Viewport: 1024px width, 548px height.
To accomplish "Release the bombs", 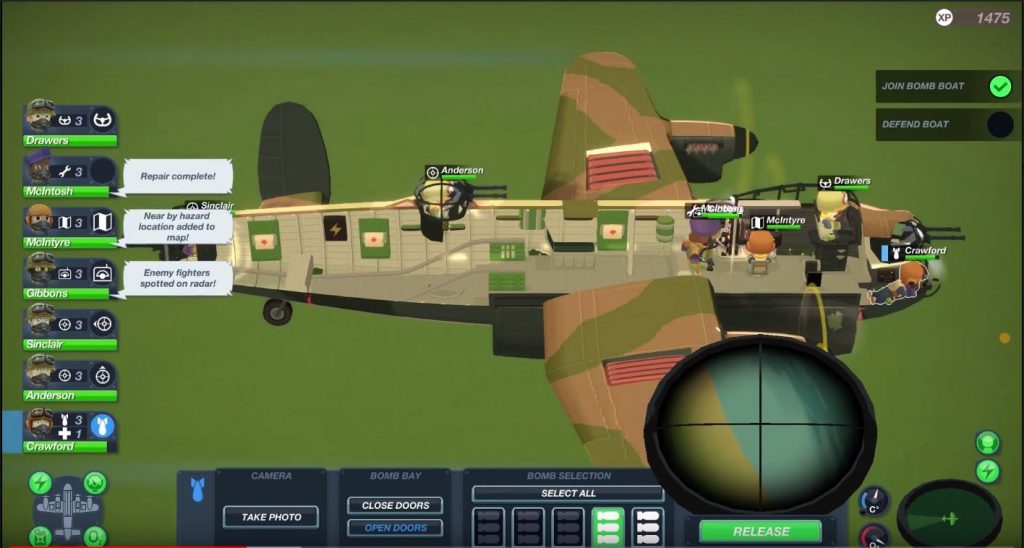I will tap(760, 531).
